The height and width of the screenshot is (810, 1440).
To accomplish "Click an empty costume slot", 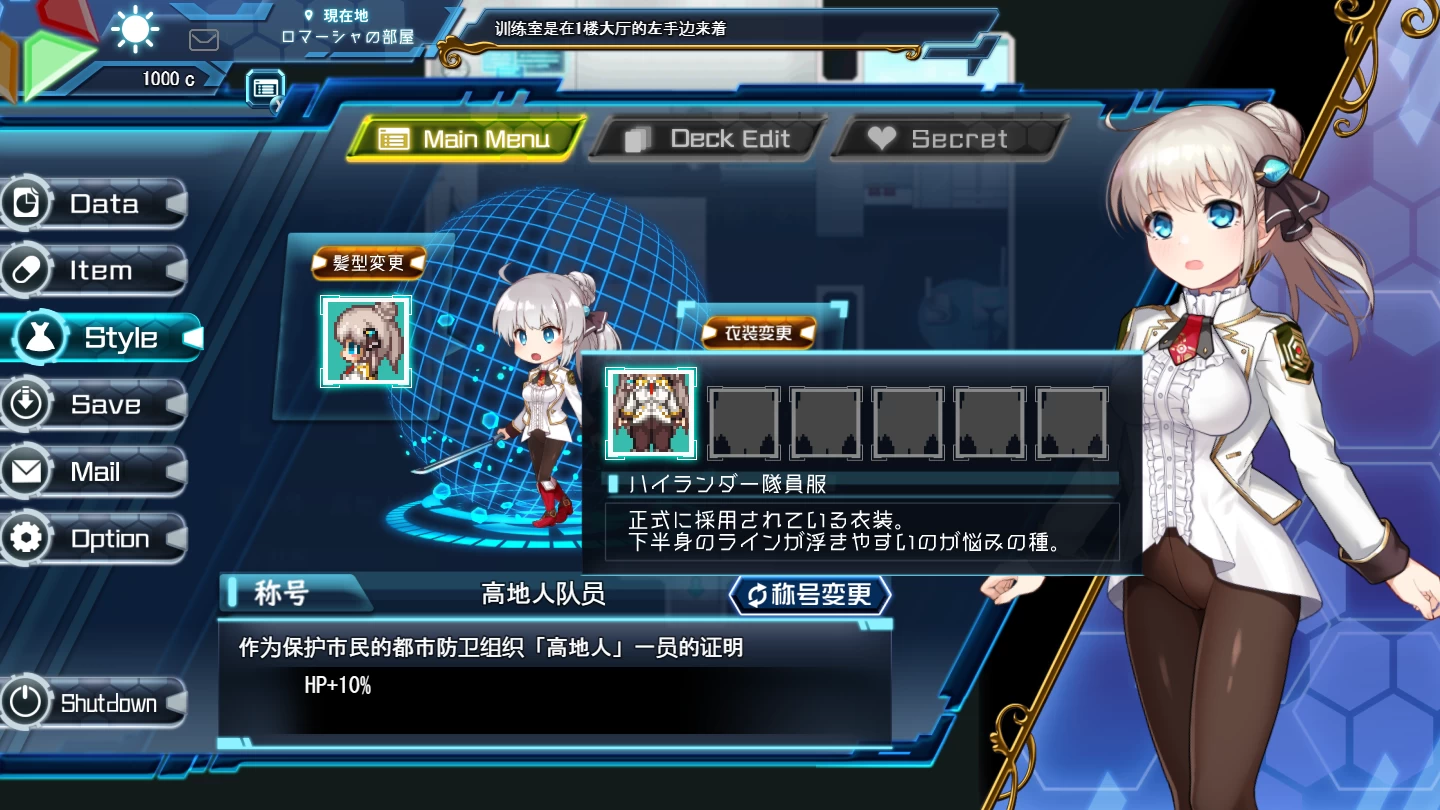I will point(744,423).
